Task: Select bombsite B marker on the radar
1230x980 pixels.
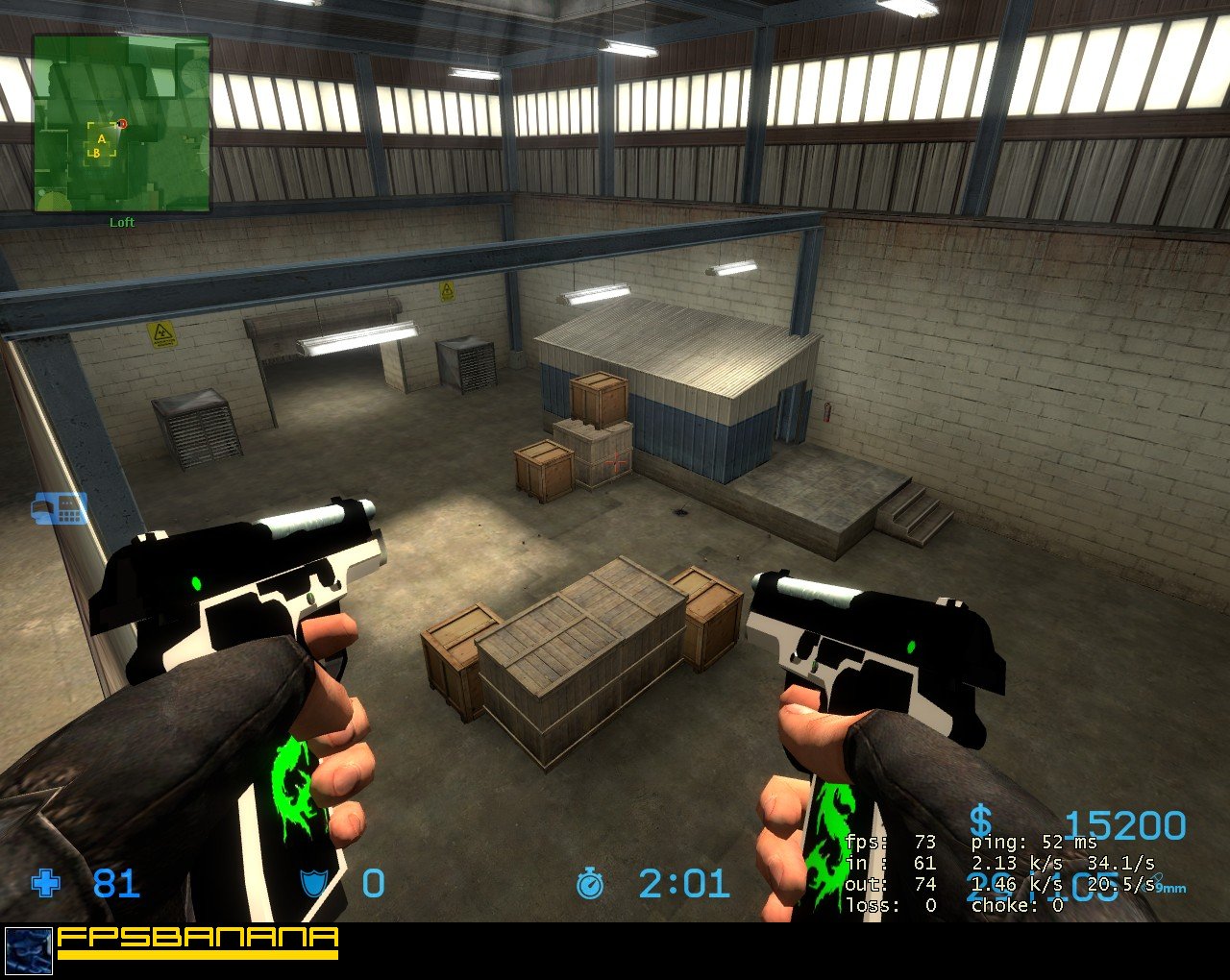Action: pyautogui.click(x=97, y=154)
